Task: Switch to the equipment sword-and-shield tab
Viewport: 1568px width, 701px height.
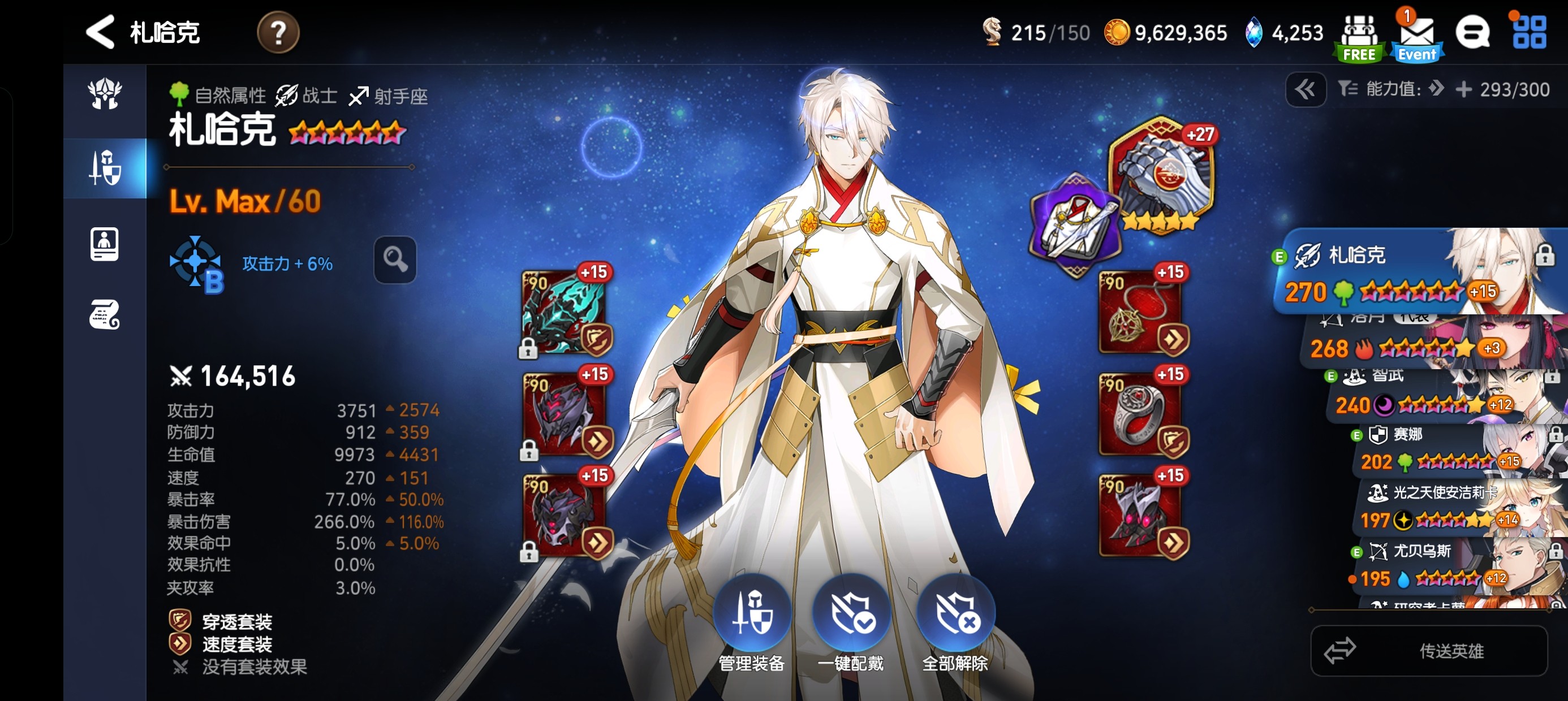Action: [x=105, y=168]
